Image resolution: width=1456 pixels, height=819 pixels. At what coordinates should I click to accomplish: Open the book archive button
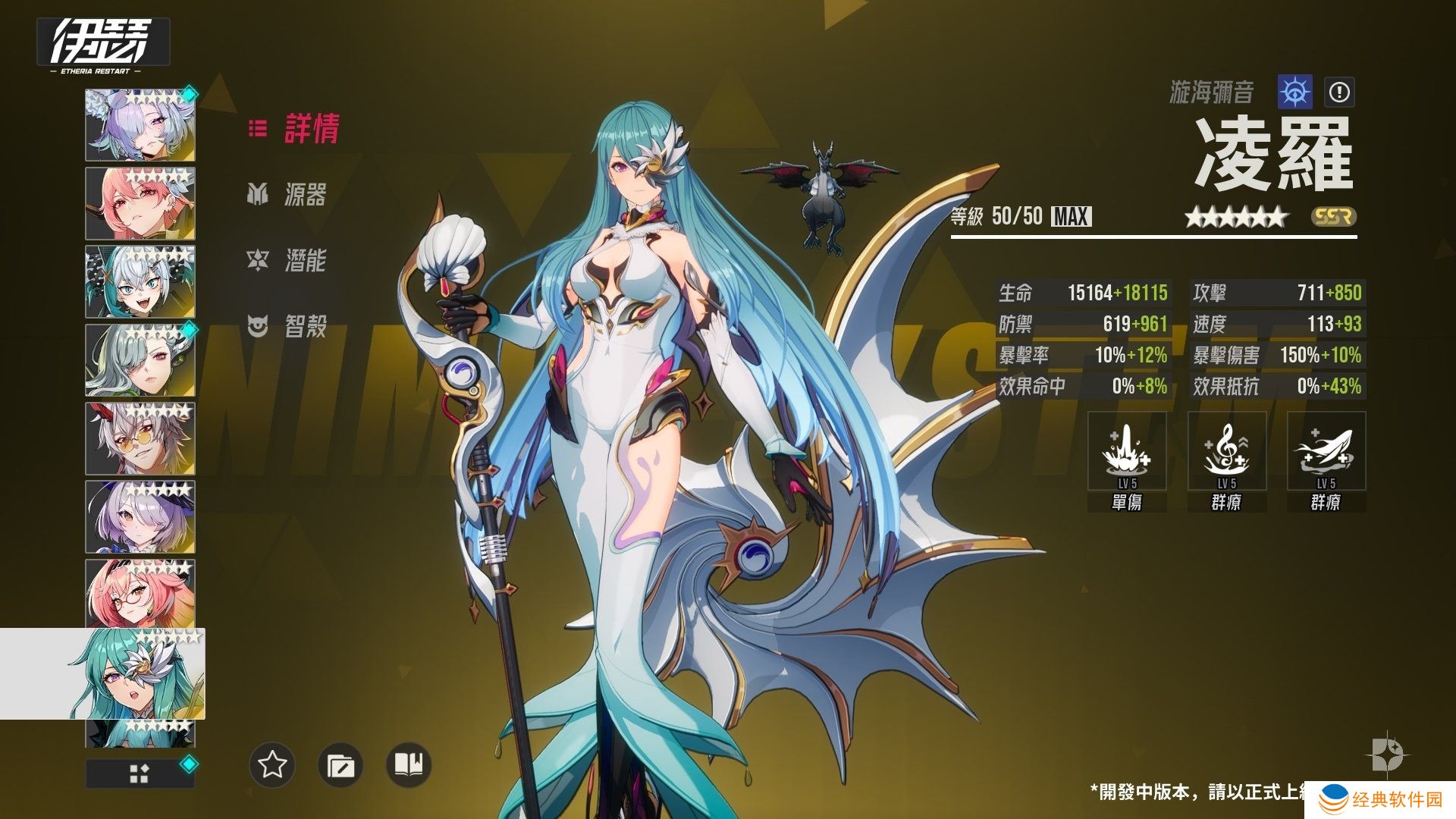pyautogui.click(x=409, y=765)
